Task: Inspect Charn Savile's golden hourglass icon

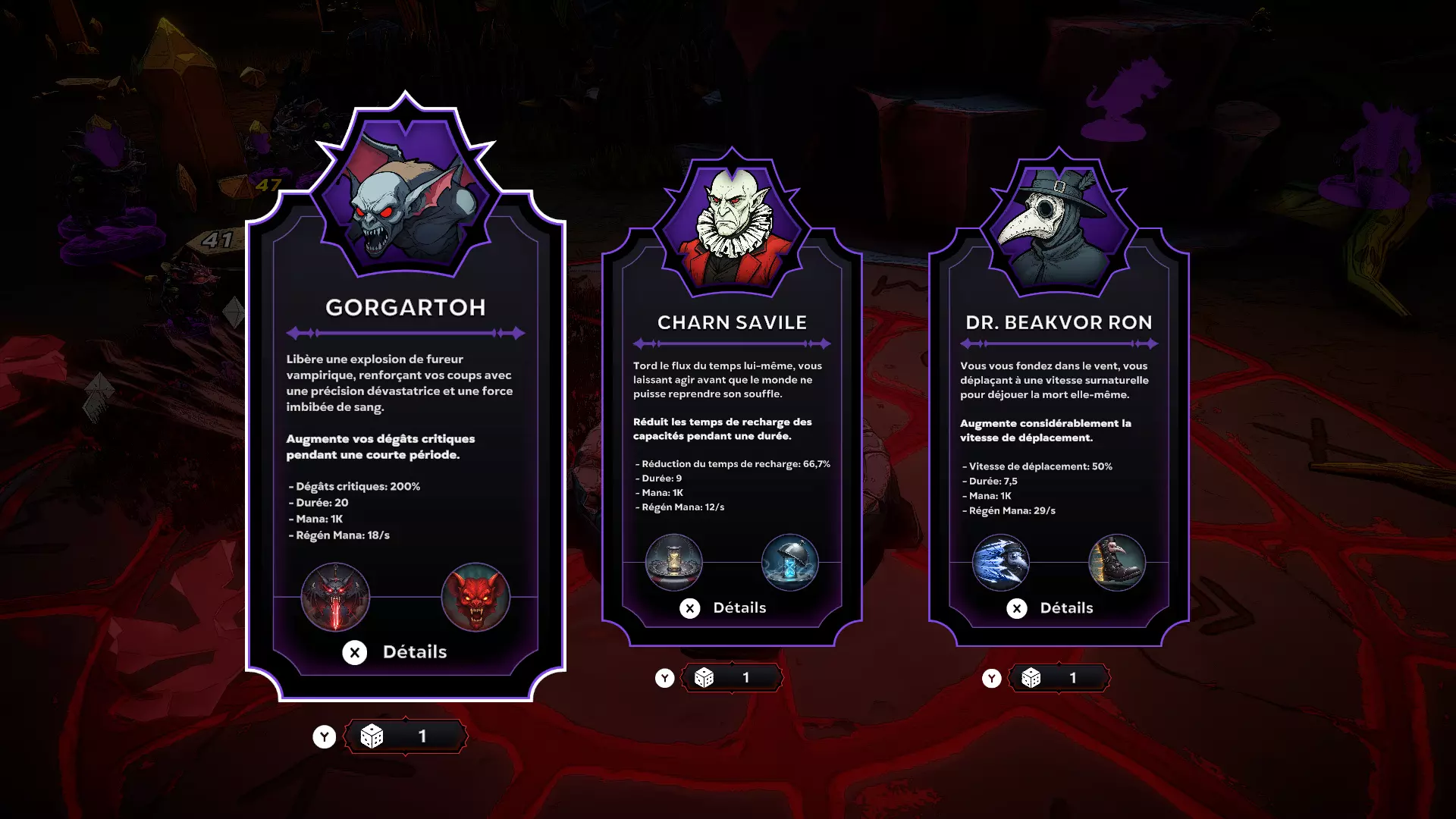Action: click(673, 563)
